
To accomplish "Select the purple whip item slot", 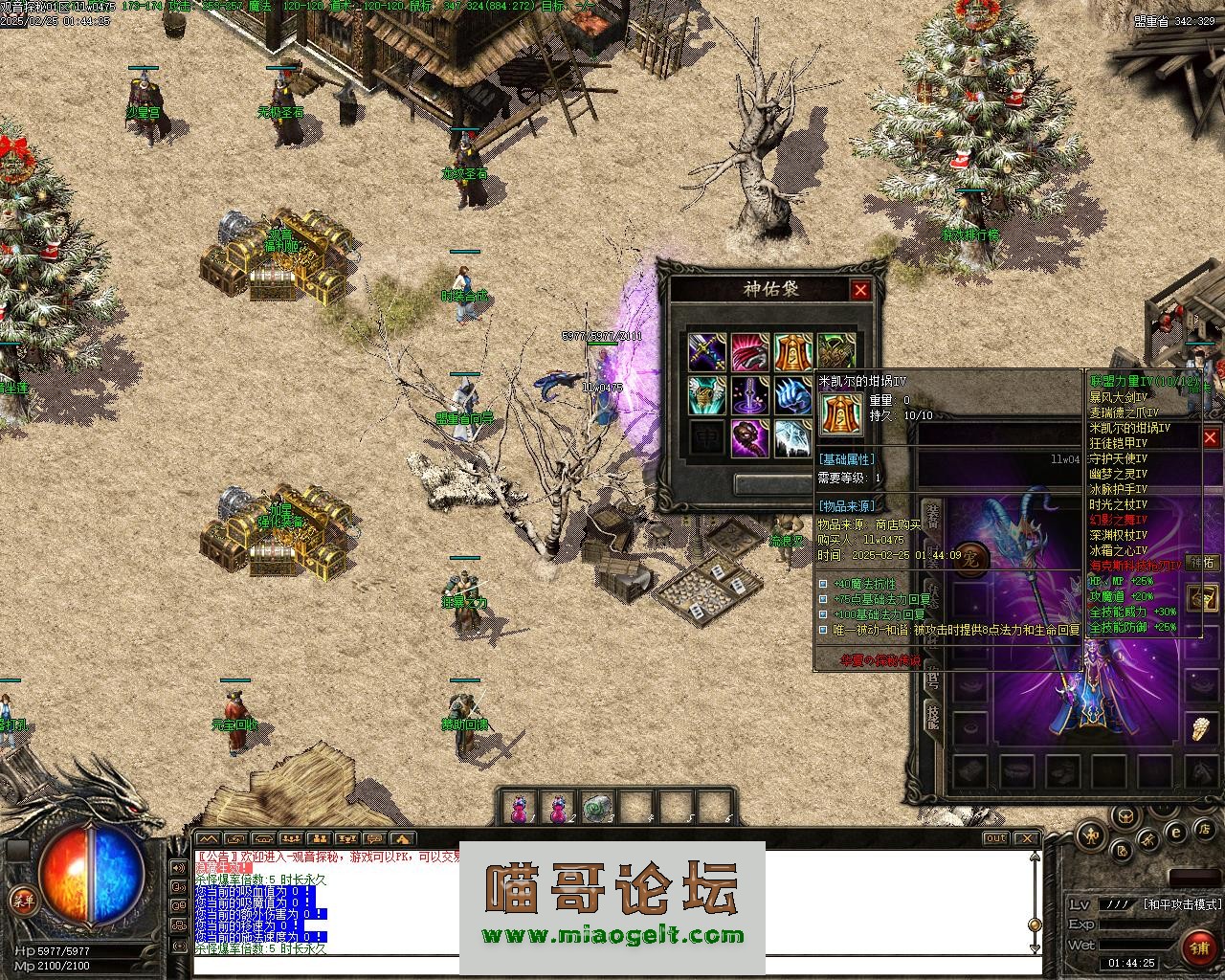I will click(x=749, y=438).
